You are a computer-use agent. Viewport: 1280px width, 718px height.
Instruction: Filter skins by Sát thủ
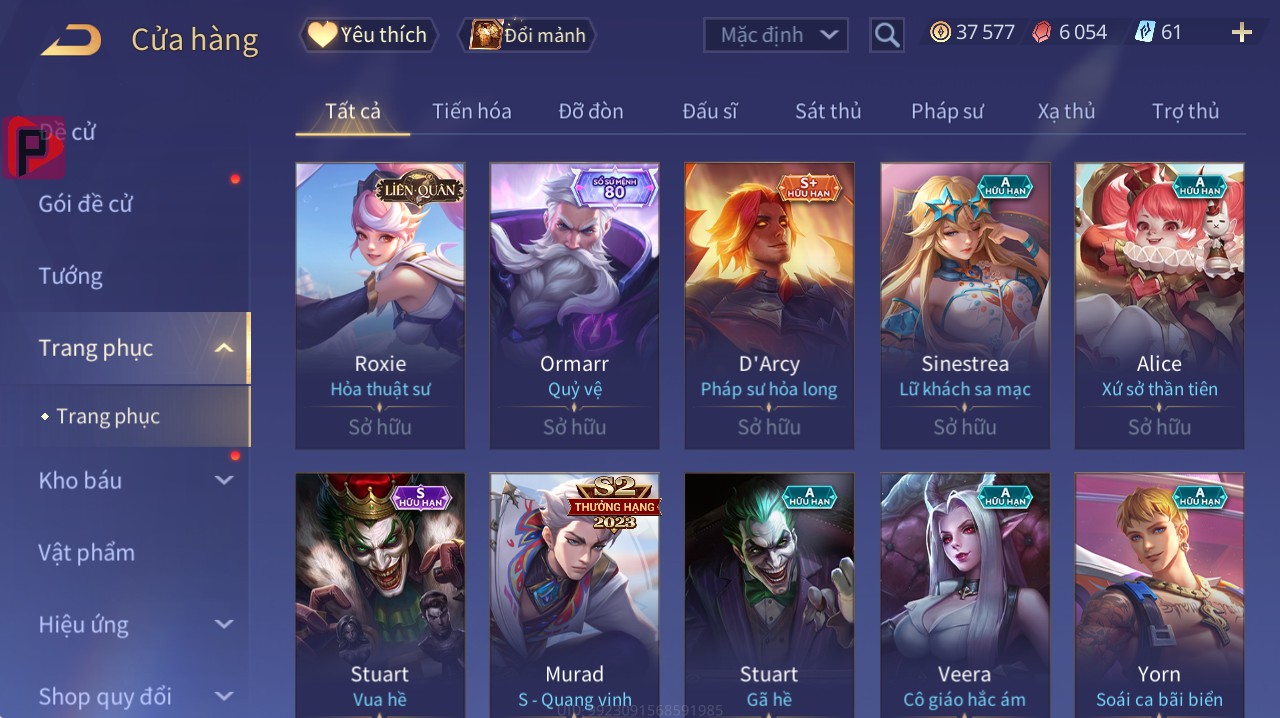pyautogui.click(x=828, y=111)
